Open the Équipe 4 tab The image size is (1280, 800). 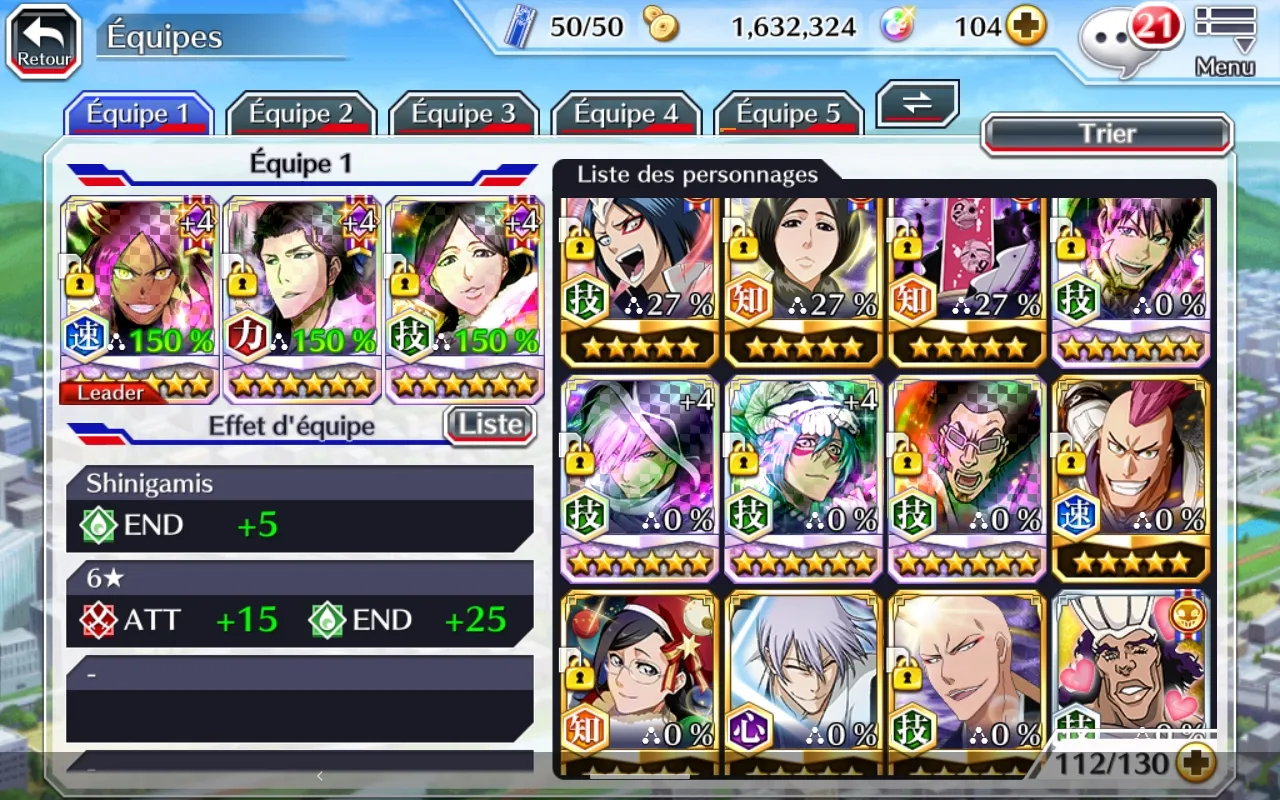626,114
